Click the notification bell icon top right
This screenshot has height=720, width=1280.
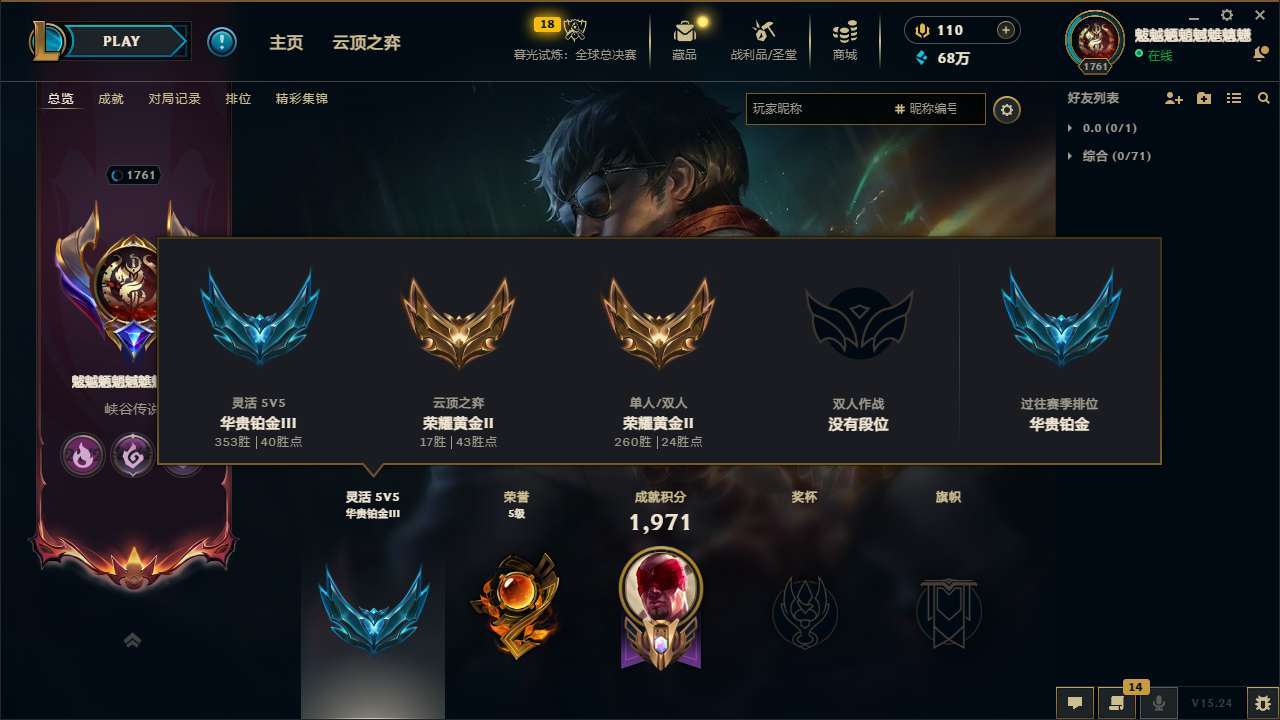1258,52
